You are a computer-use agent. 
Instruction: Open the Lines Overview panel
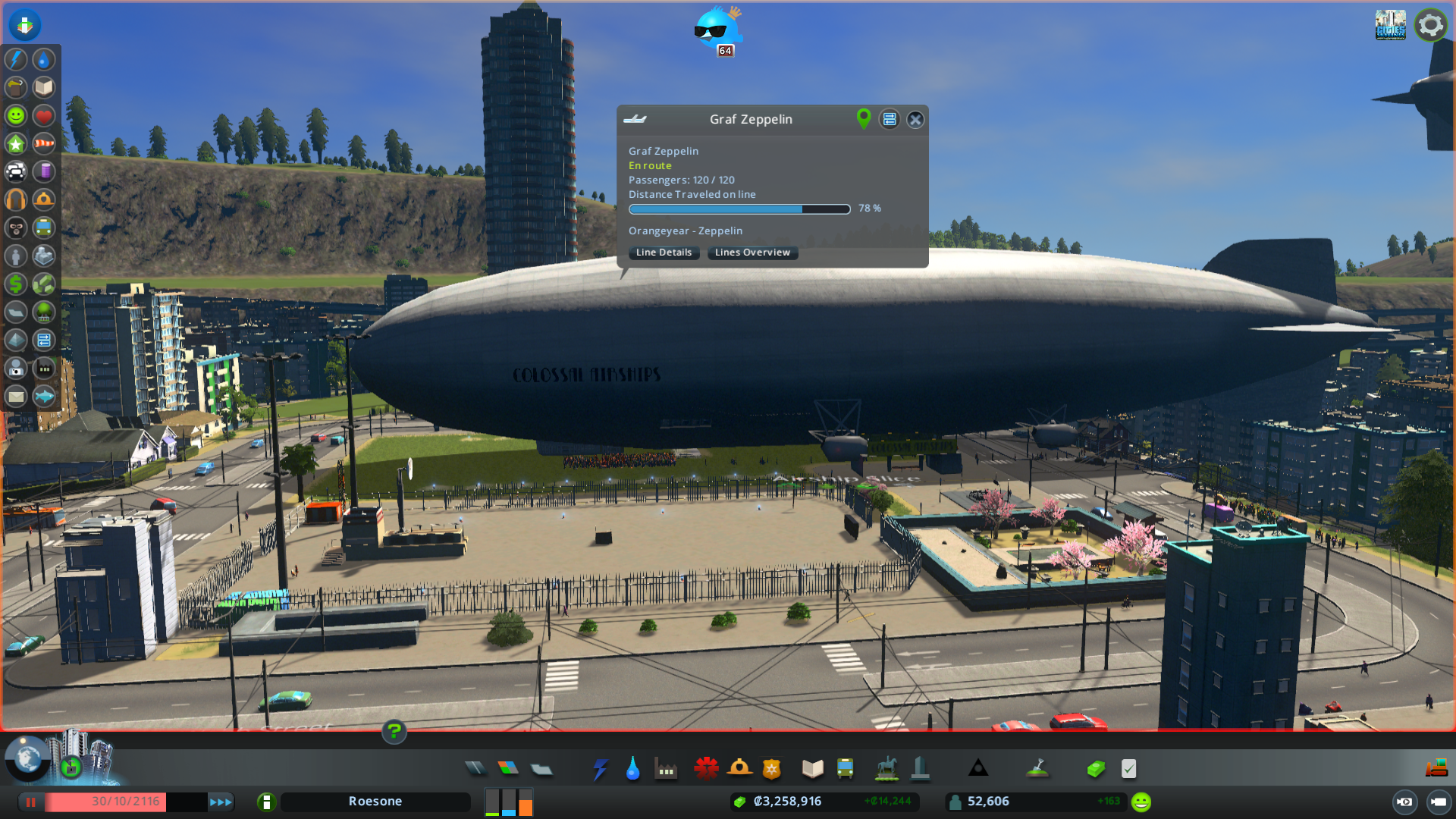click(752, 253)
